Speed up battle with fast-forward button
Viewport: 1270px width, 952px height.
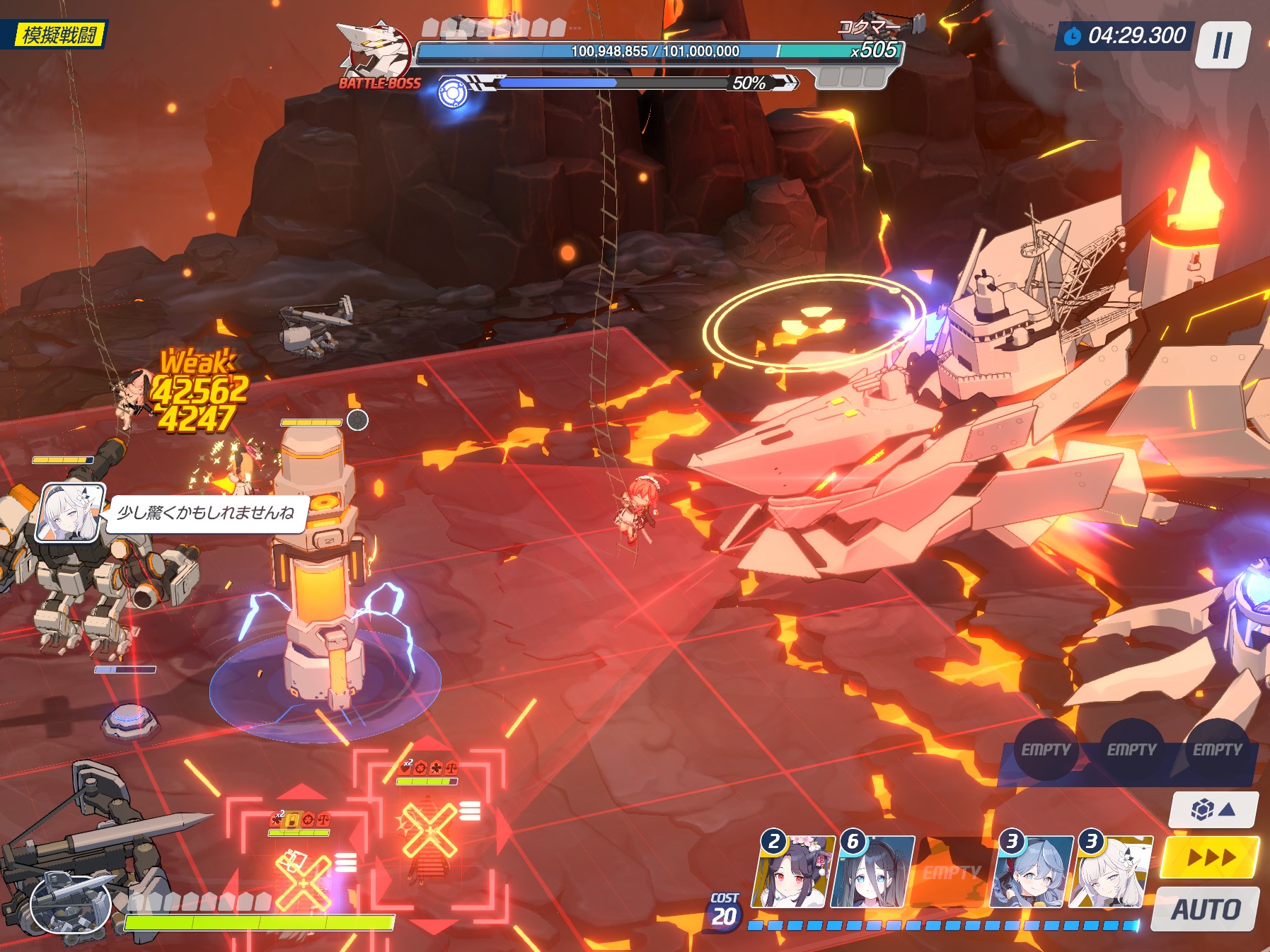click(x=1211, y=857)
